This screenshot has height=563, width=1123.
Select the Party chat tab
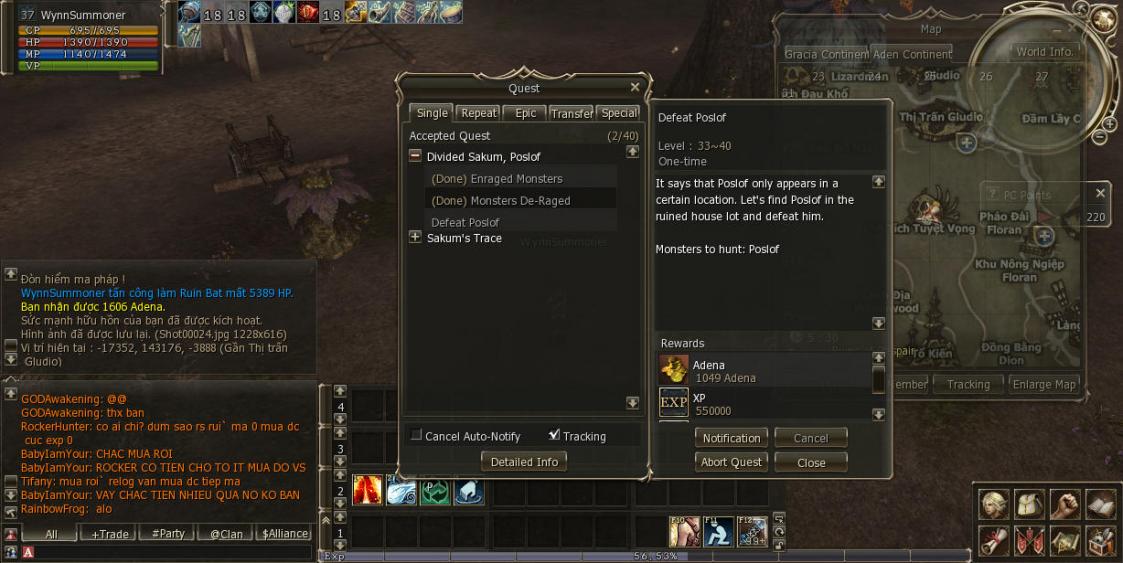click(168, 534)
